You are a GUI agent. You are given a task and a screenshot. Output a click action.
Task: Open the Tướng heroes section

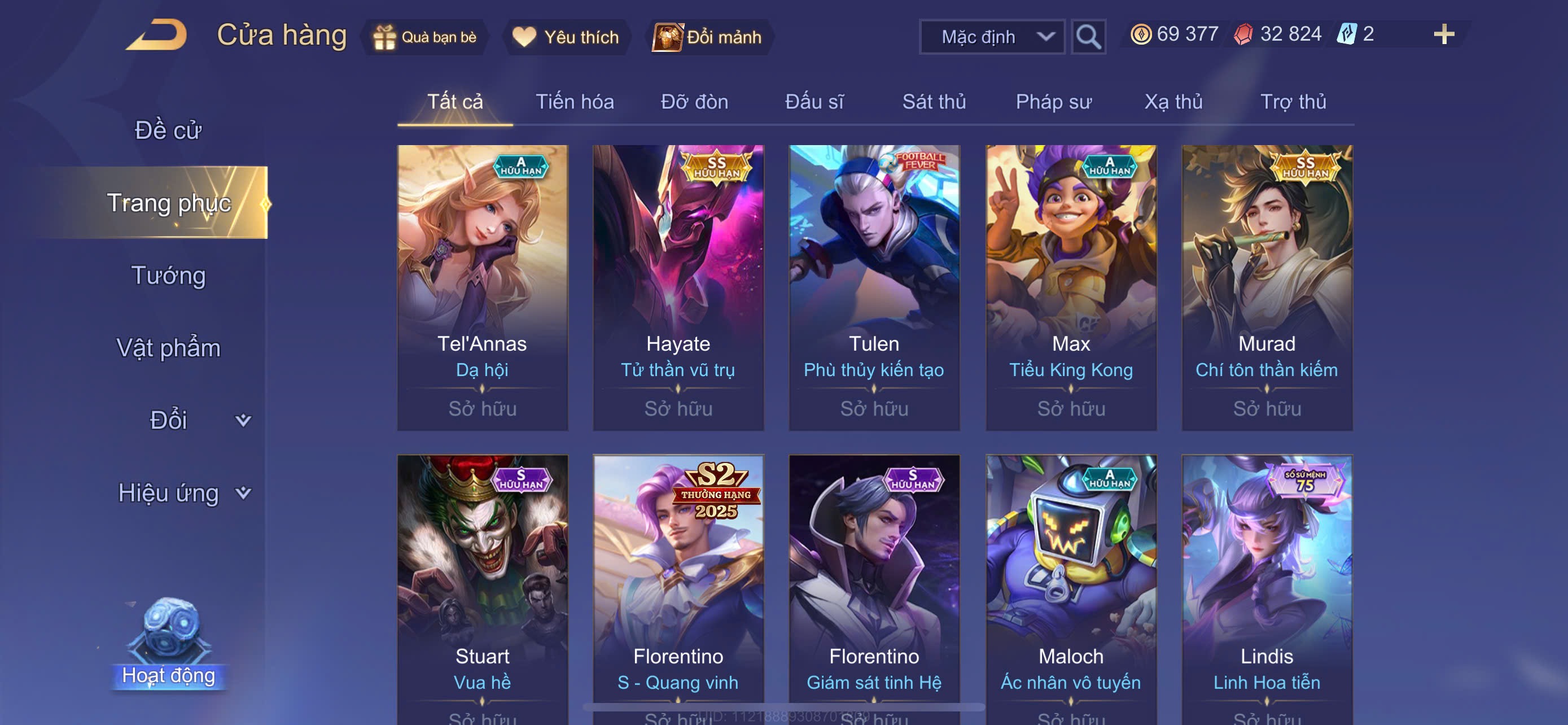(x=168, y=275)
